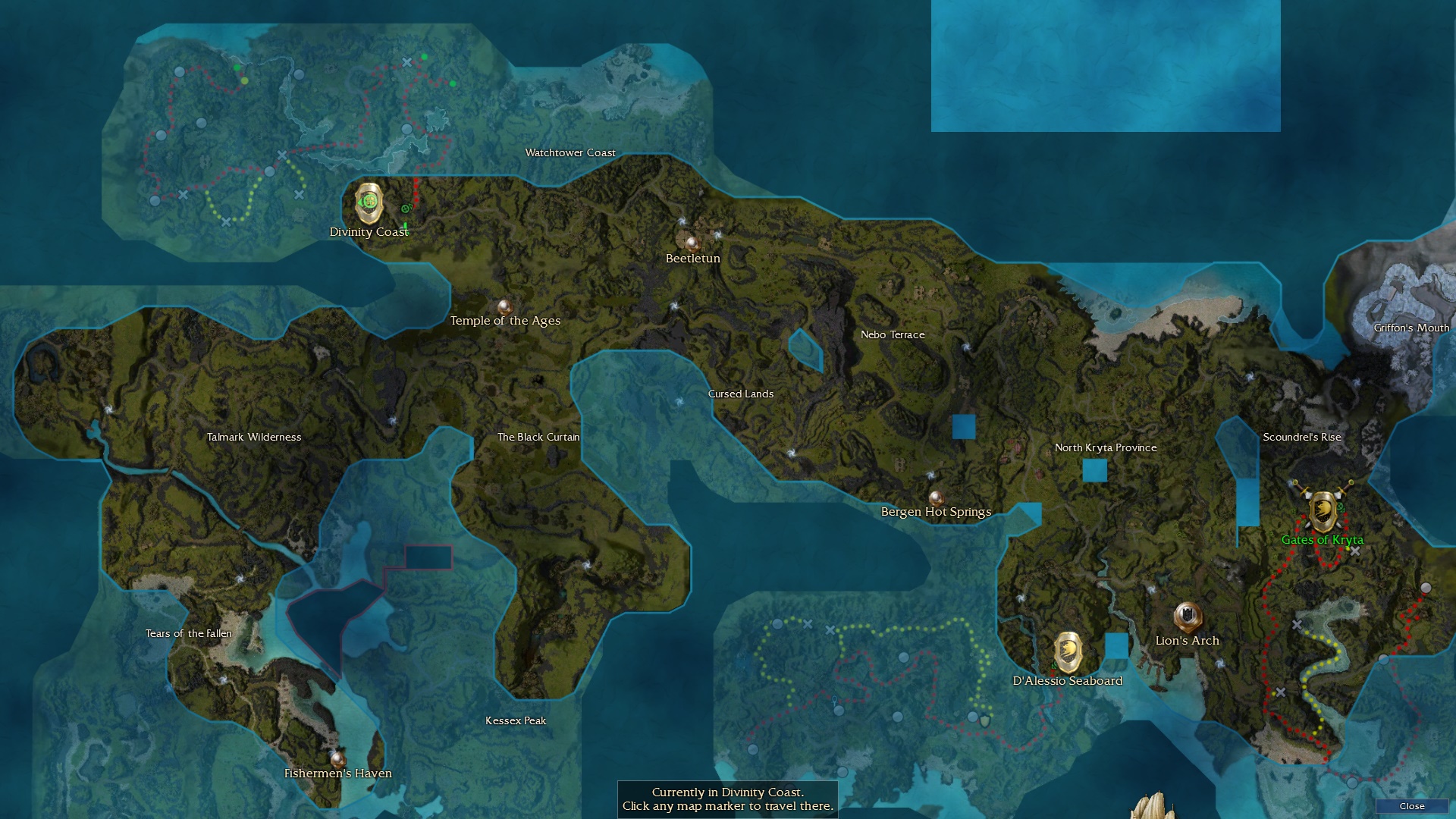Viewport: 1456px width, 819px height.
Task: Travel to Lion's Arch town
Action: (x=1187, y=617)
